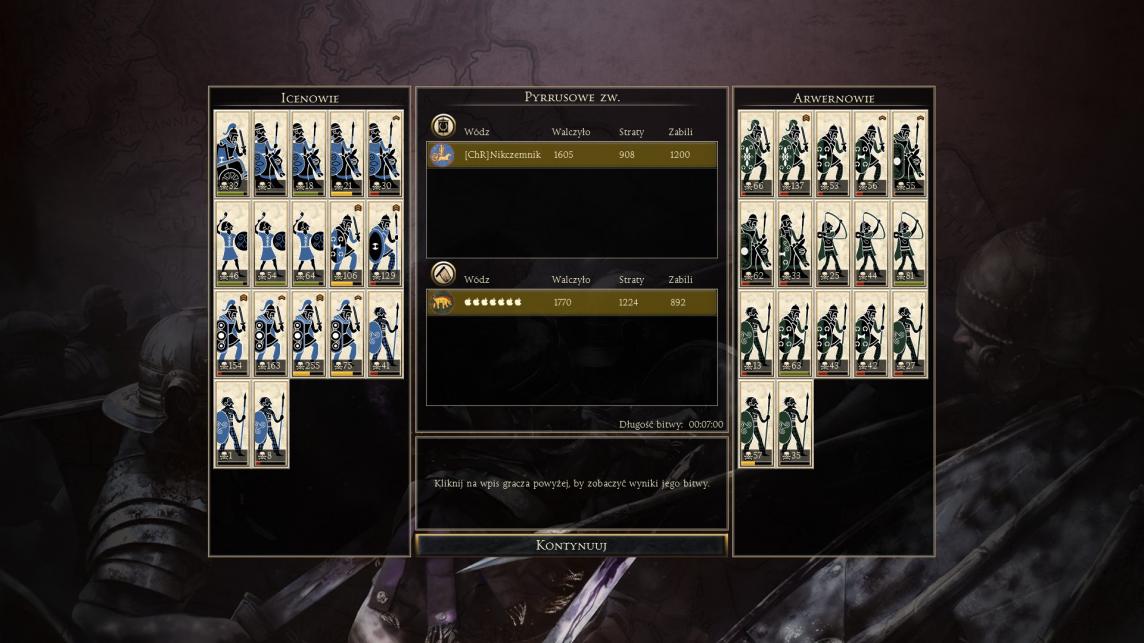Select the Arwernowie archer card with 25 kills
The width and height of the screenshot is (1144, 643).
coord(832,244)
